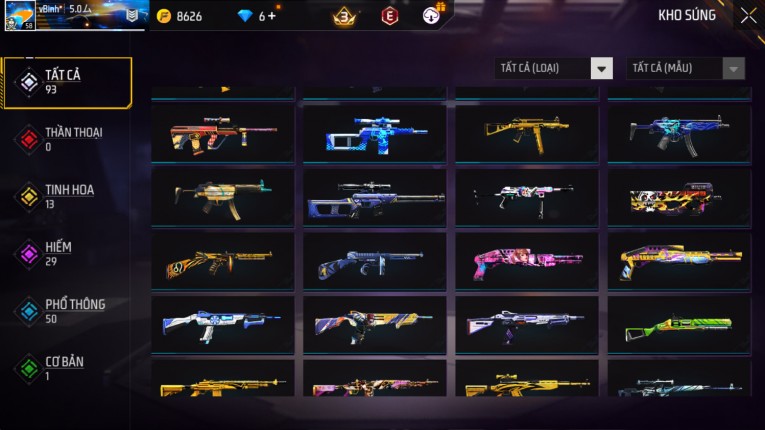Select the green and yellow weapon skin
Screen dimensions: 765x430
point(679,325)
